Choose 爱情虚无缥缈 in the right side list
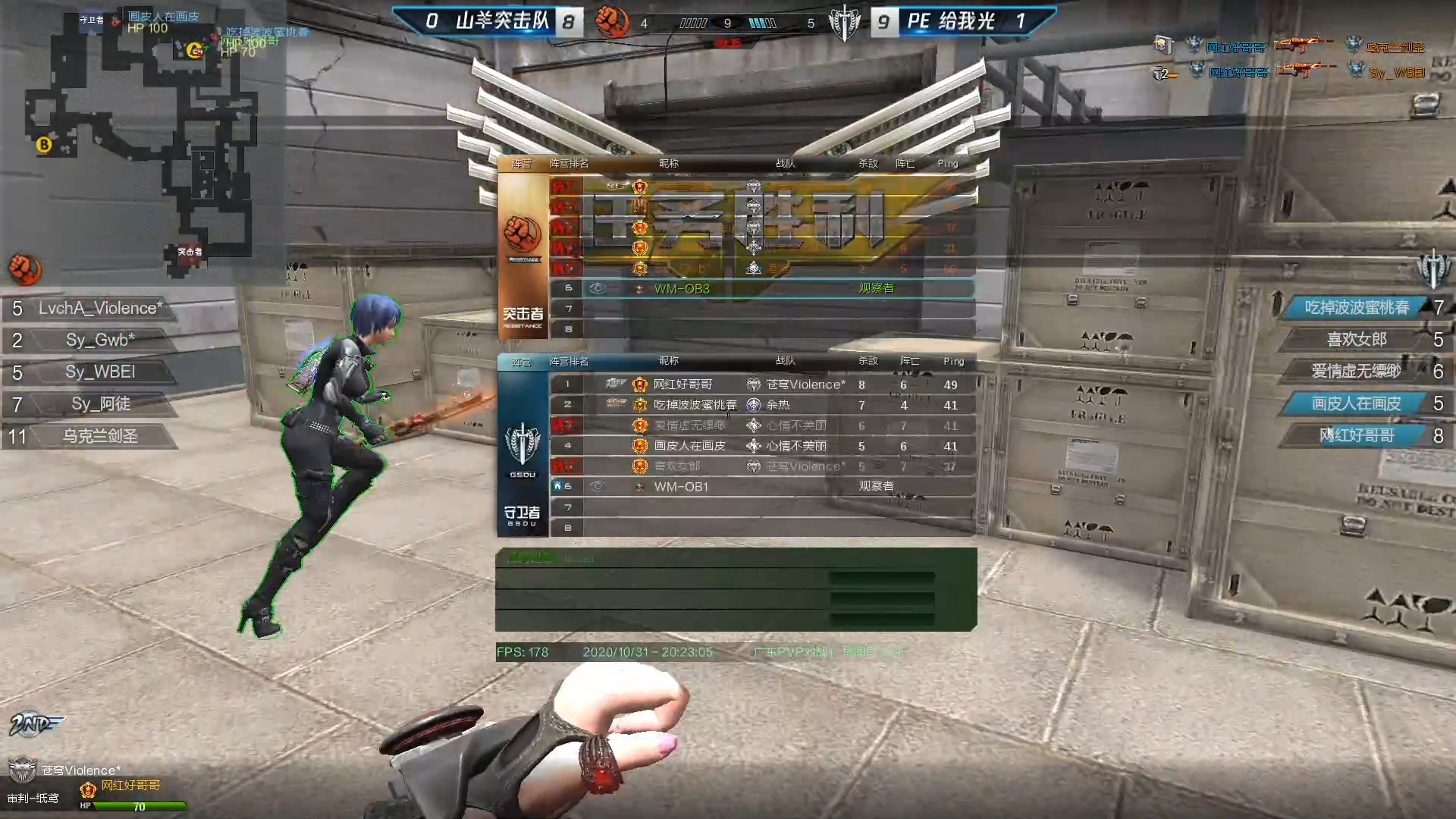 tap(1357, 371)
